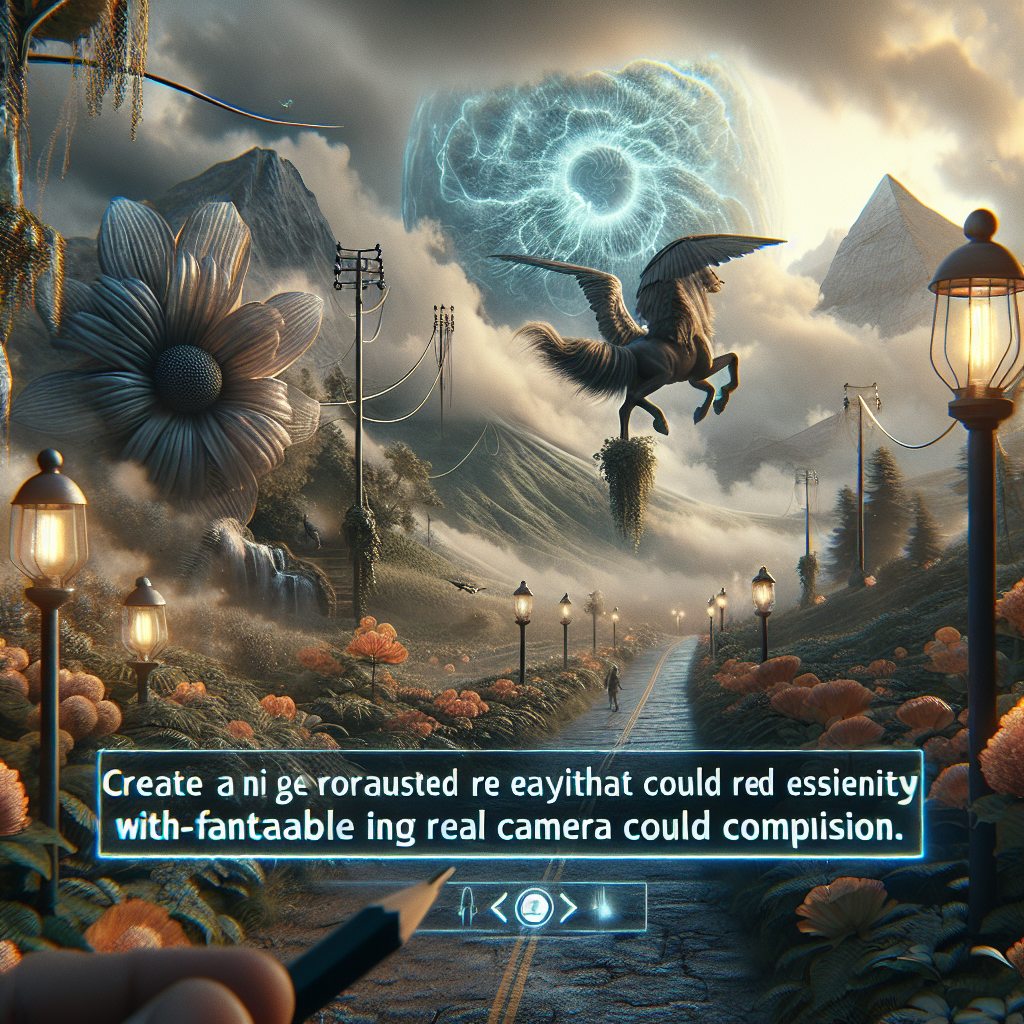
Task: Click the arch-shaped icon left of the arrows
Action: (466, 908)
